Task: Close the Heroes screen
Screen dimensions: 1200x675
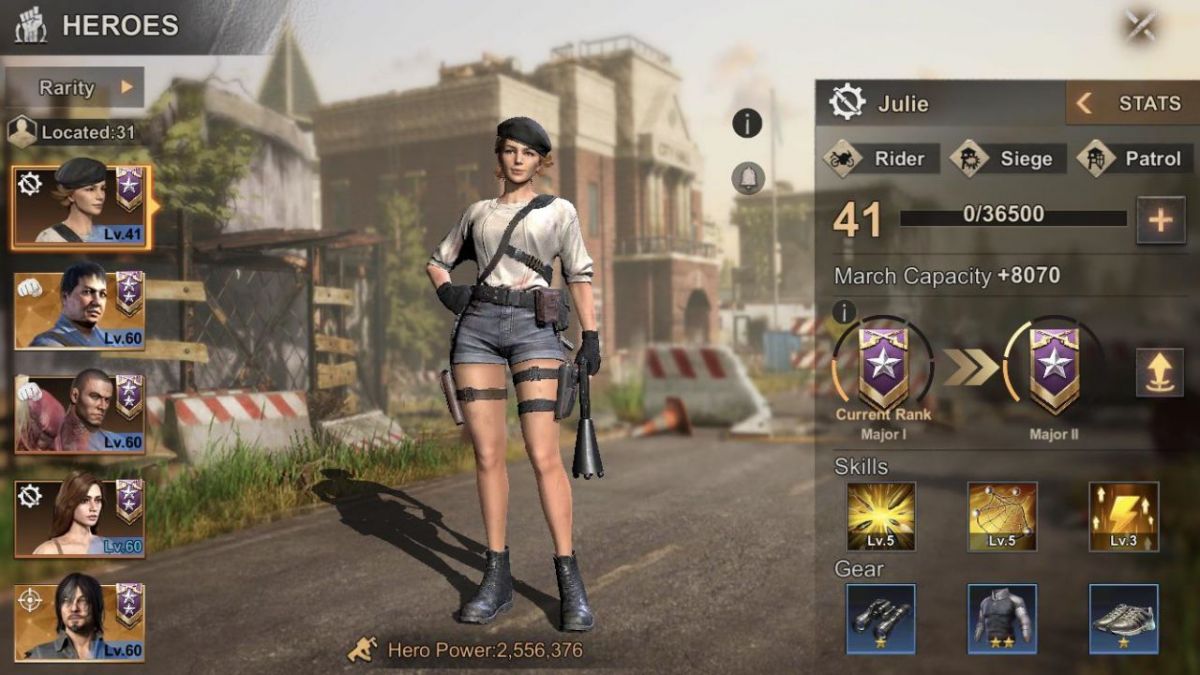Action: coord(1141,26)
